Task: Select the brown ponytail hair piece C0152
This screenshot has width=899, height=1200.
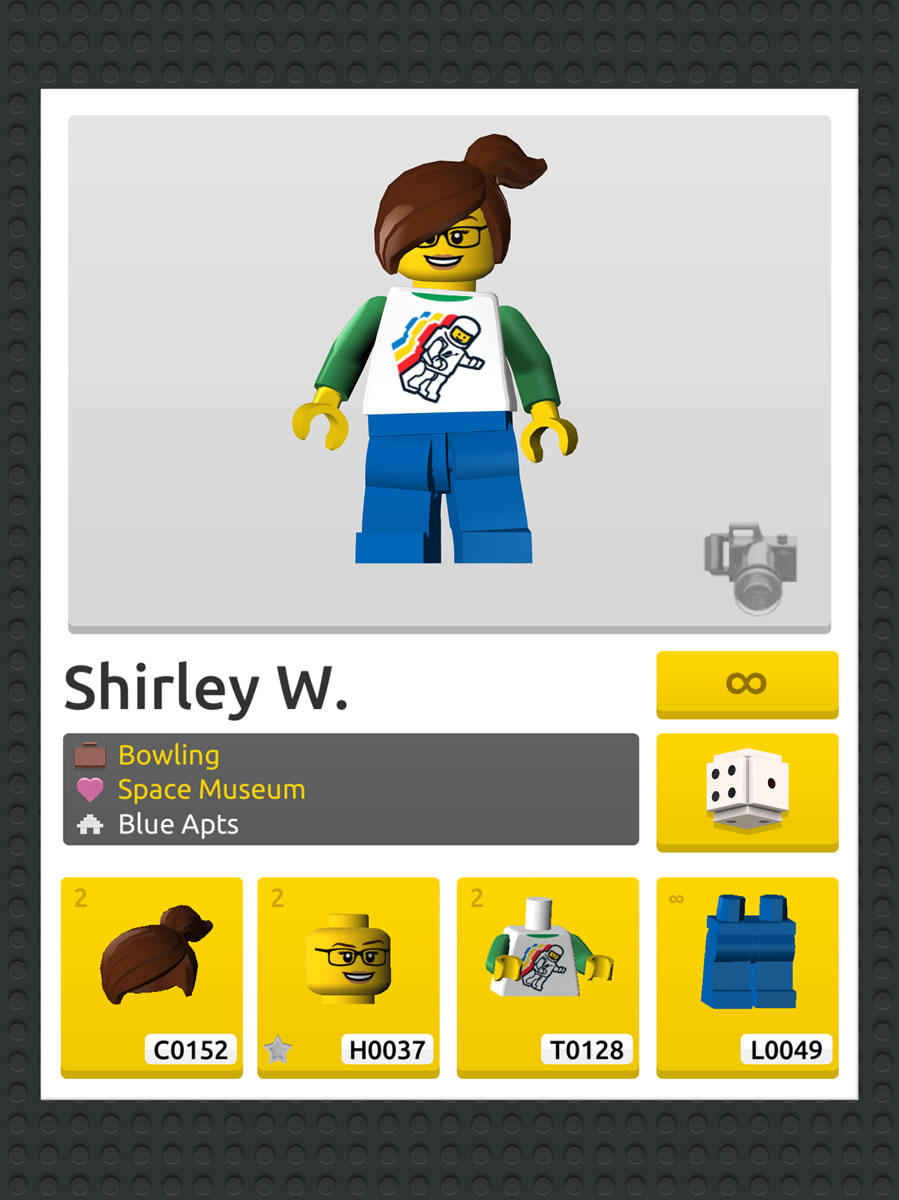Action: pyautogui.click(x=152, y=975)
